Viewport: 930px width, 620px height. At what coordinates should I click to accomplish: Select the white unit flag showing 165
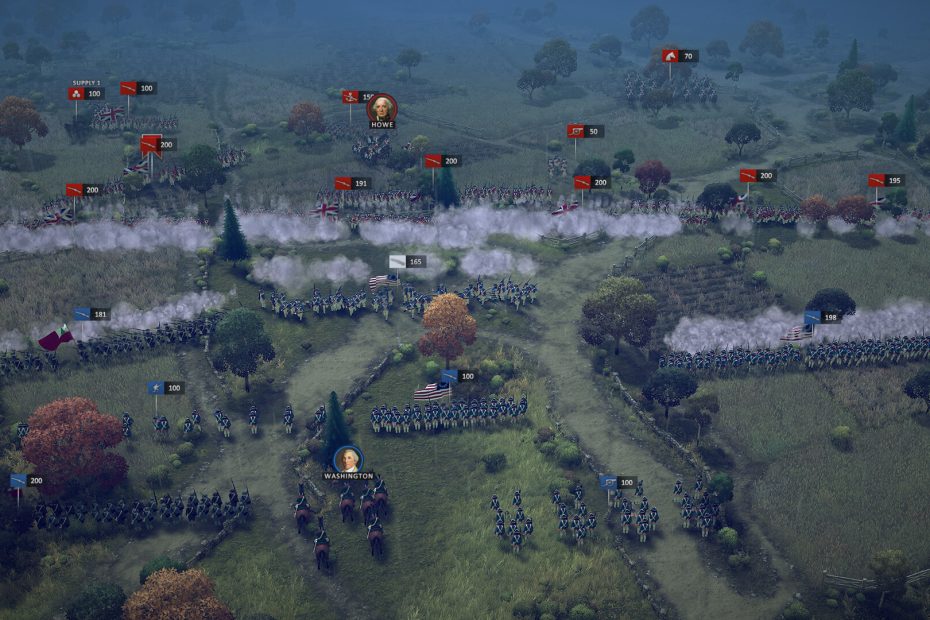(398, 261)
